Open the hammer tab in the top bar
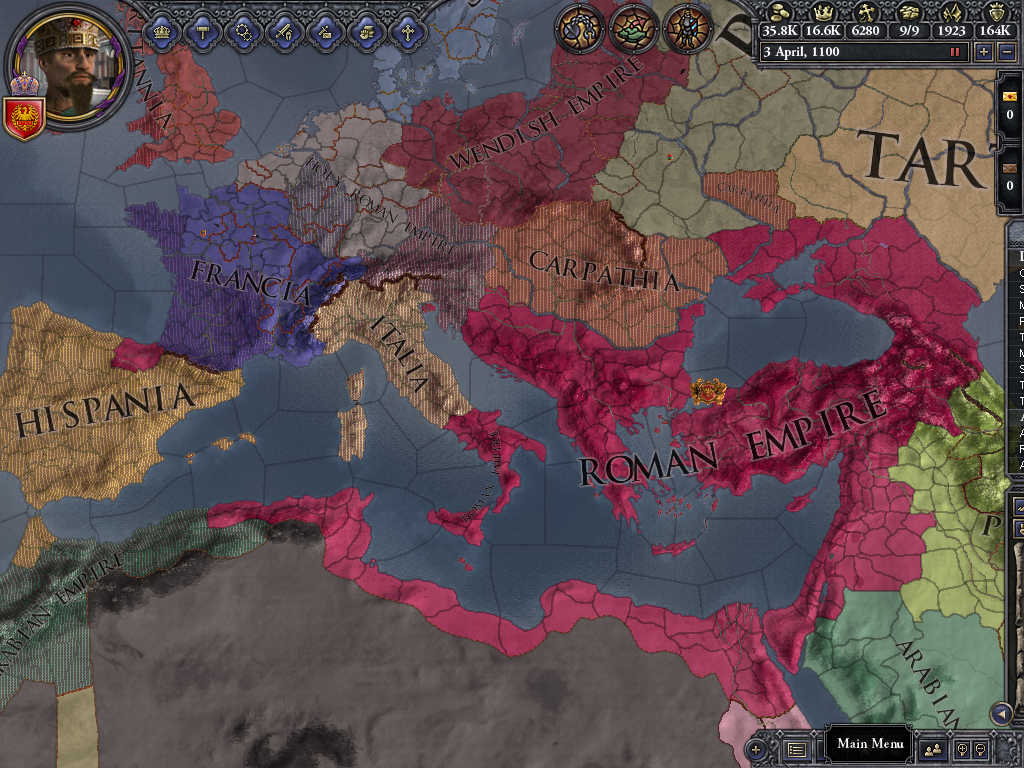Image resolution: width=1024 pixels, height=768 pixels. coord(203,31)
